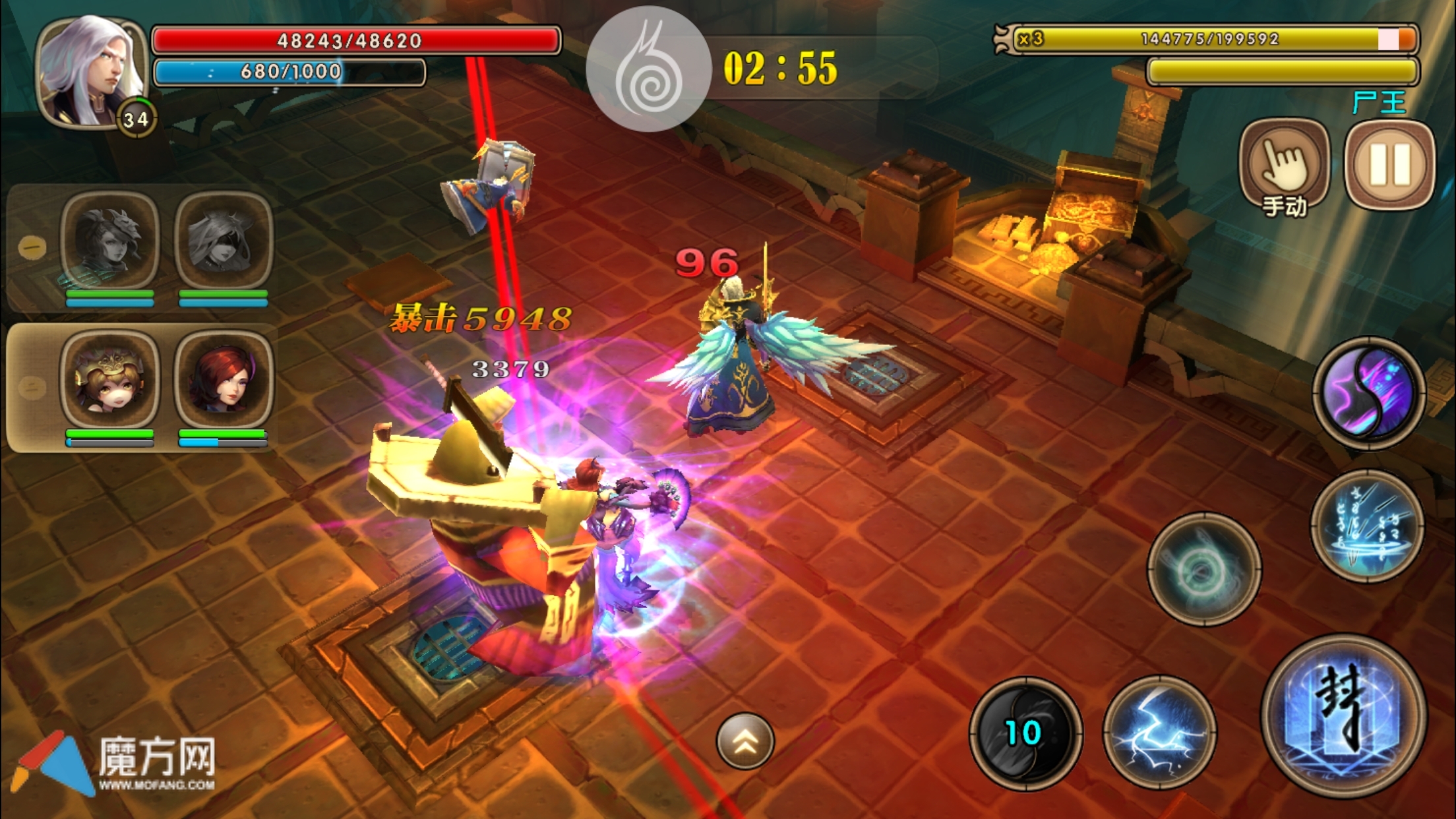This screenshot has height=819, width=1456.
Task: Use the green whirlwind skill
Action: [x=1204, y=569]
